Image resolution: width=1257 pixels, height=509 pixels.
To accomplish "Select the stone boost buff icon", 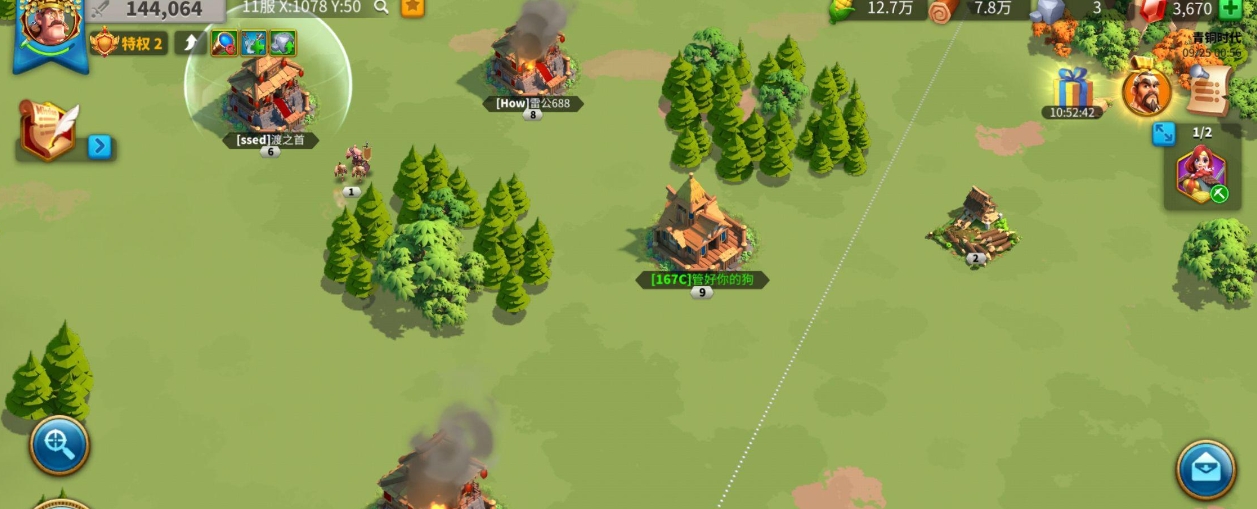I will [x=283, y=43].
